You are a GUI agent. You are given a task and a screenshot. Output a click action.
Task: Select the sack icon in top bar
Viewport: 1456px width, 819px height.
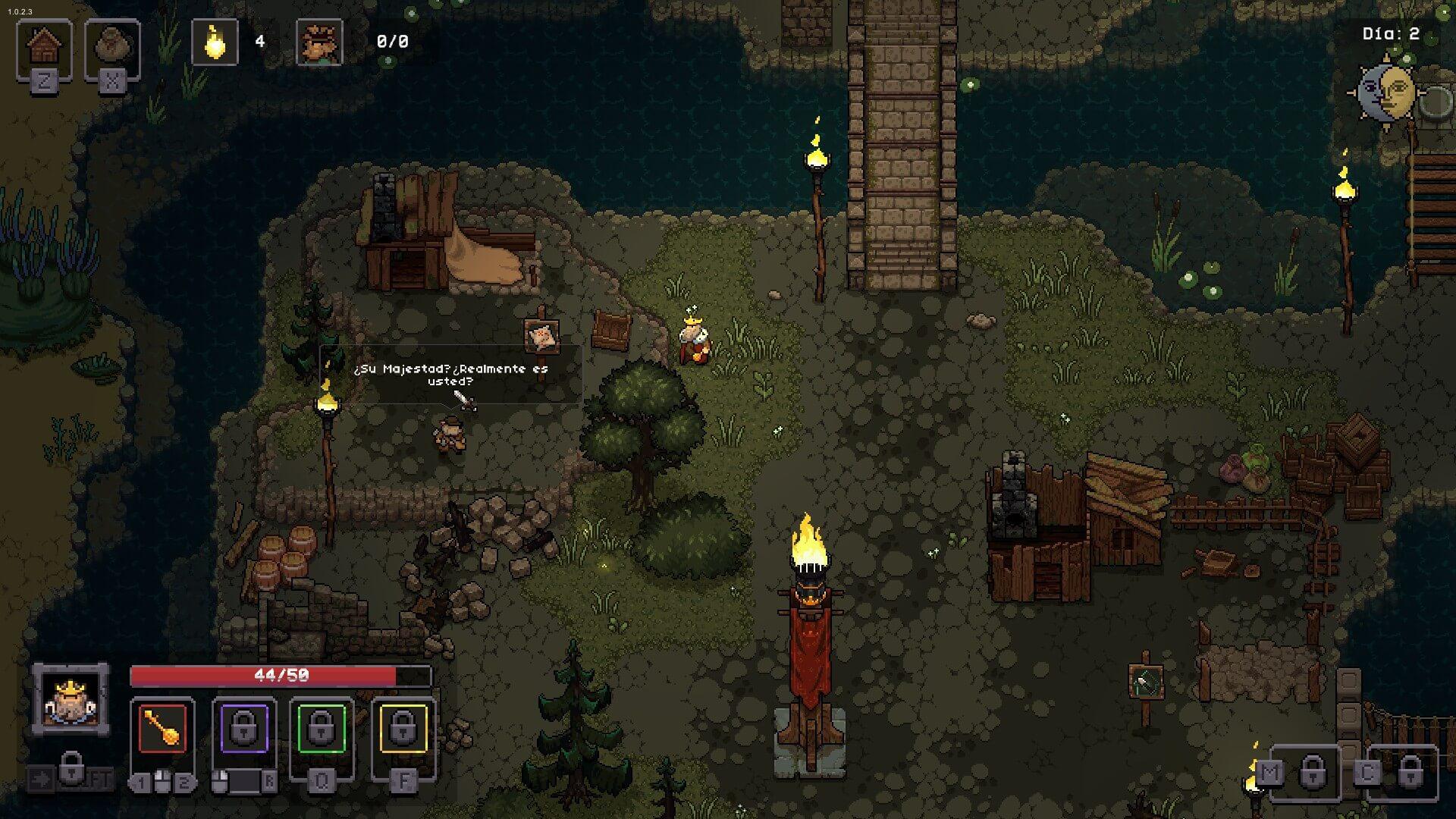(112, 47)
